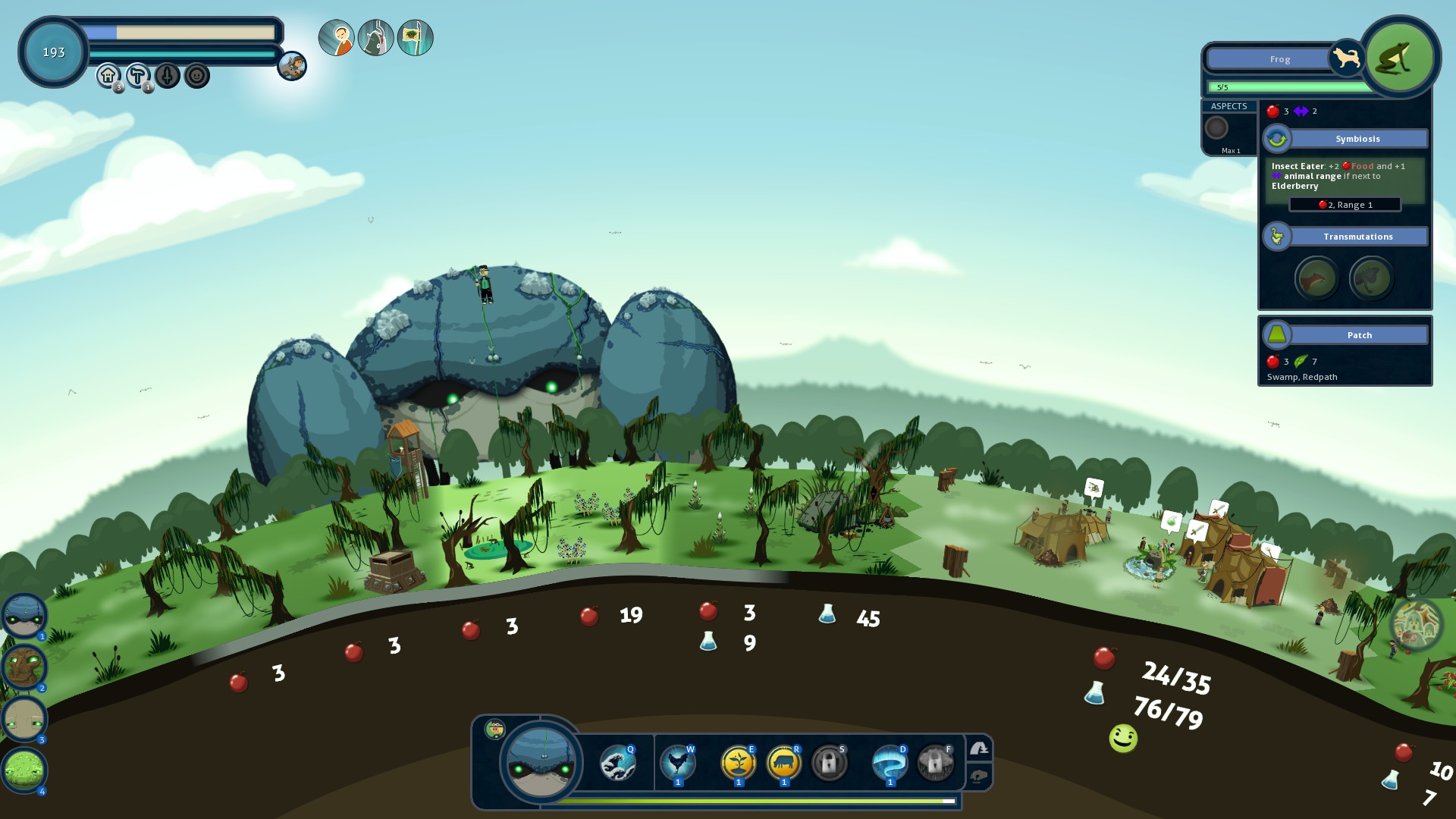Click the hammer icon in the top bar

137,75
